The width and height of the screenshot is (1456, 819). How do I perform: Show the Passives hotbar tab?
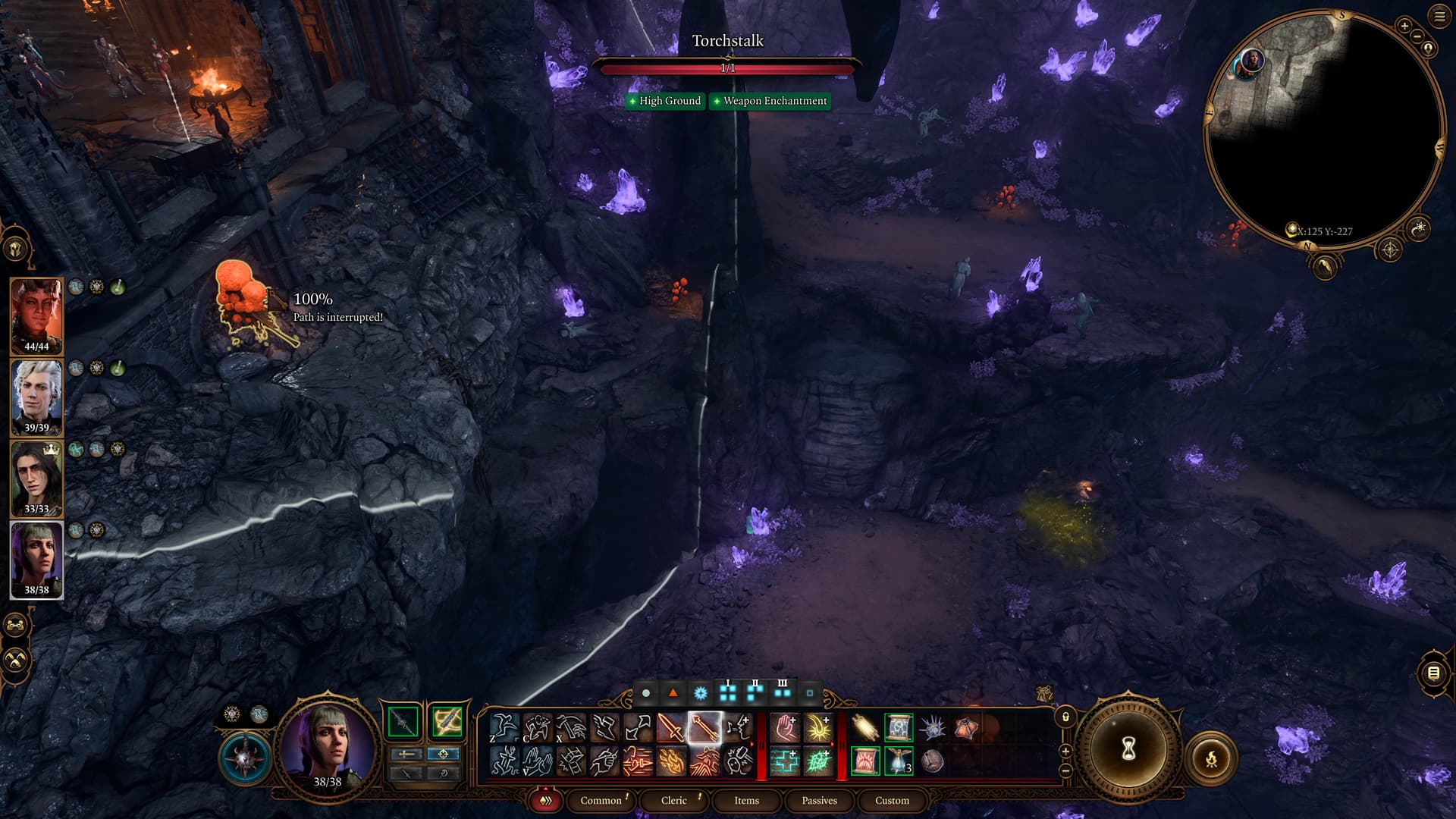[819, 800]
